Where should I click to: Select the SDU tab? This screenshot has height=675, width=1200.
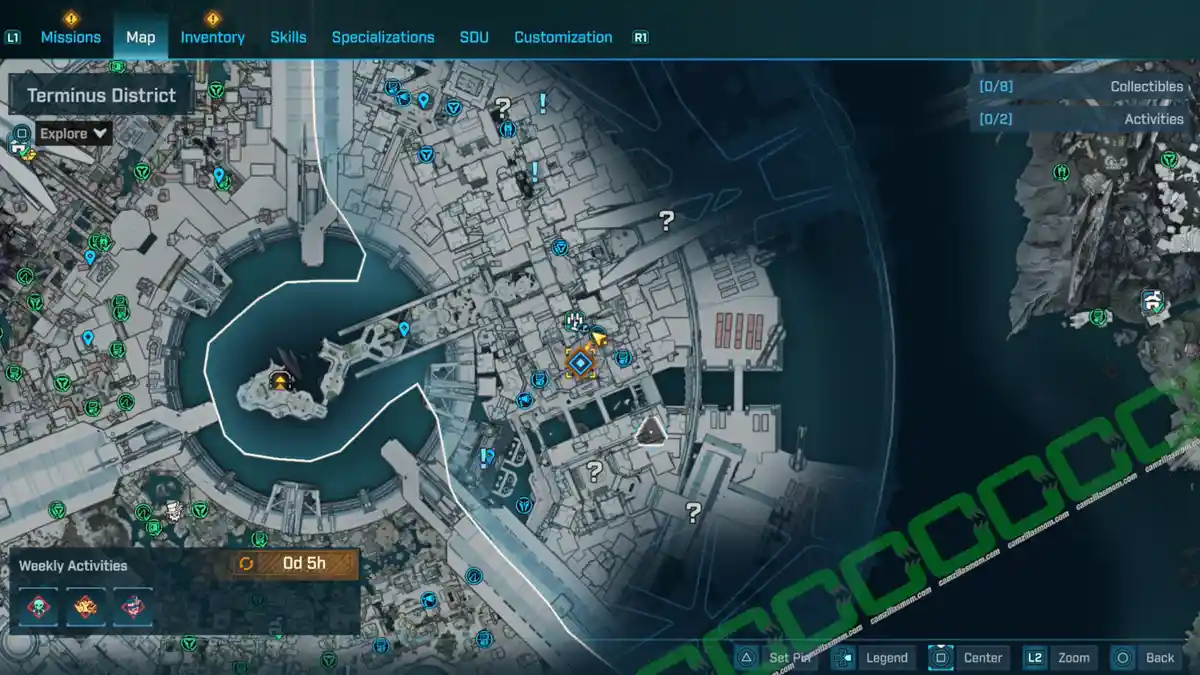click(x=474, y=37)
